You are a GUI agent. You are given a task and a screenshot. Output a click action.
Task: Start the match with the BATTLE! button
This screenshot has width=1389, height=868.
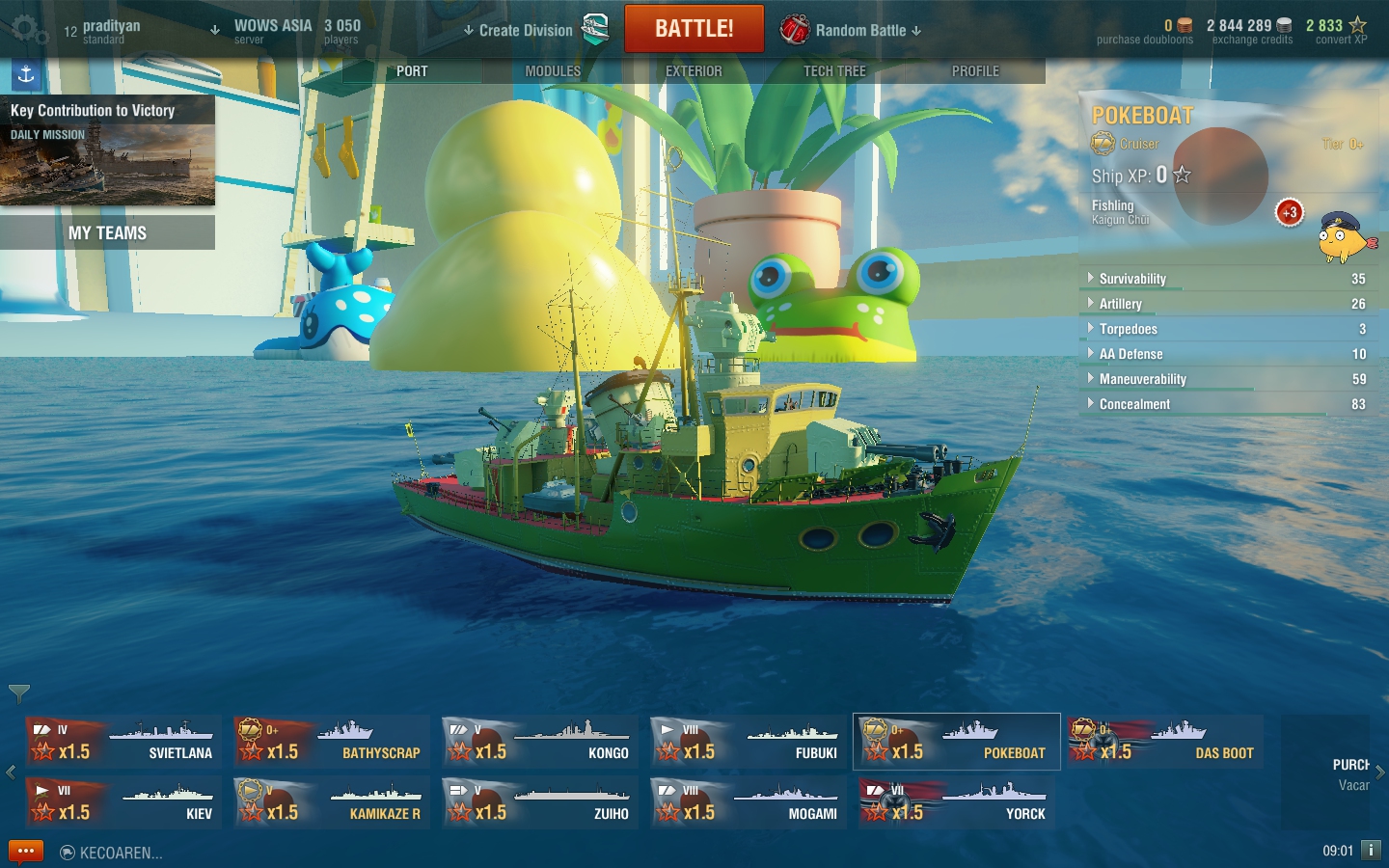tap(694, 29)
